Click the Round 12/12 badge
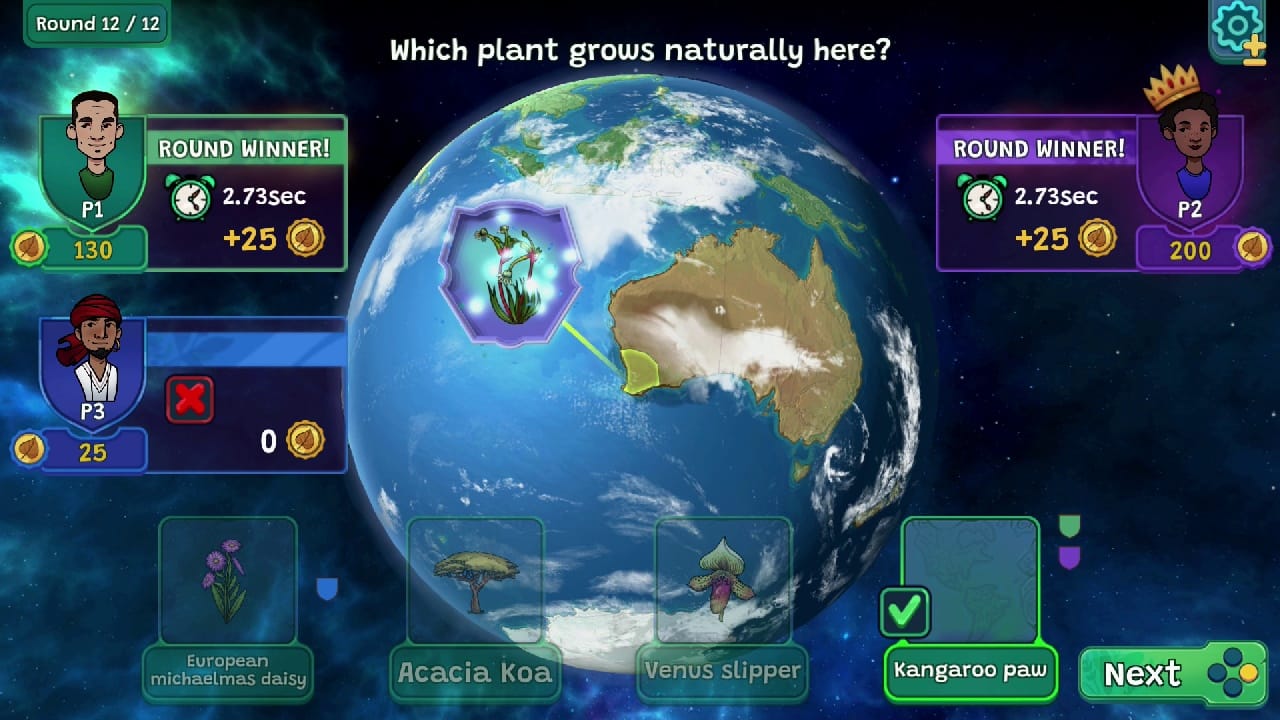Viewport: 1280px width, 720px height. click(95, 23)
